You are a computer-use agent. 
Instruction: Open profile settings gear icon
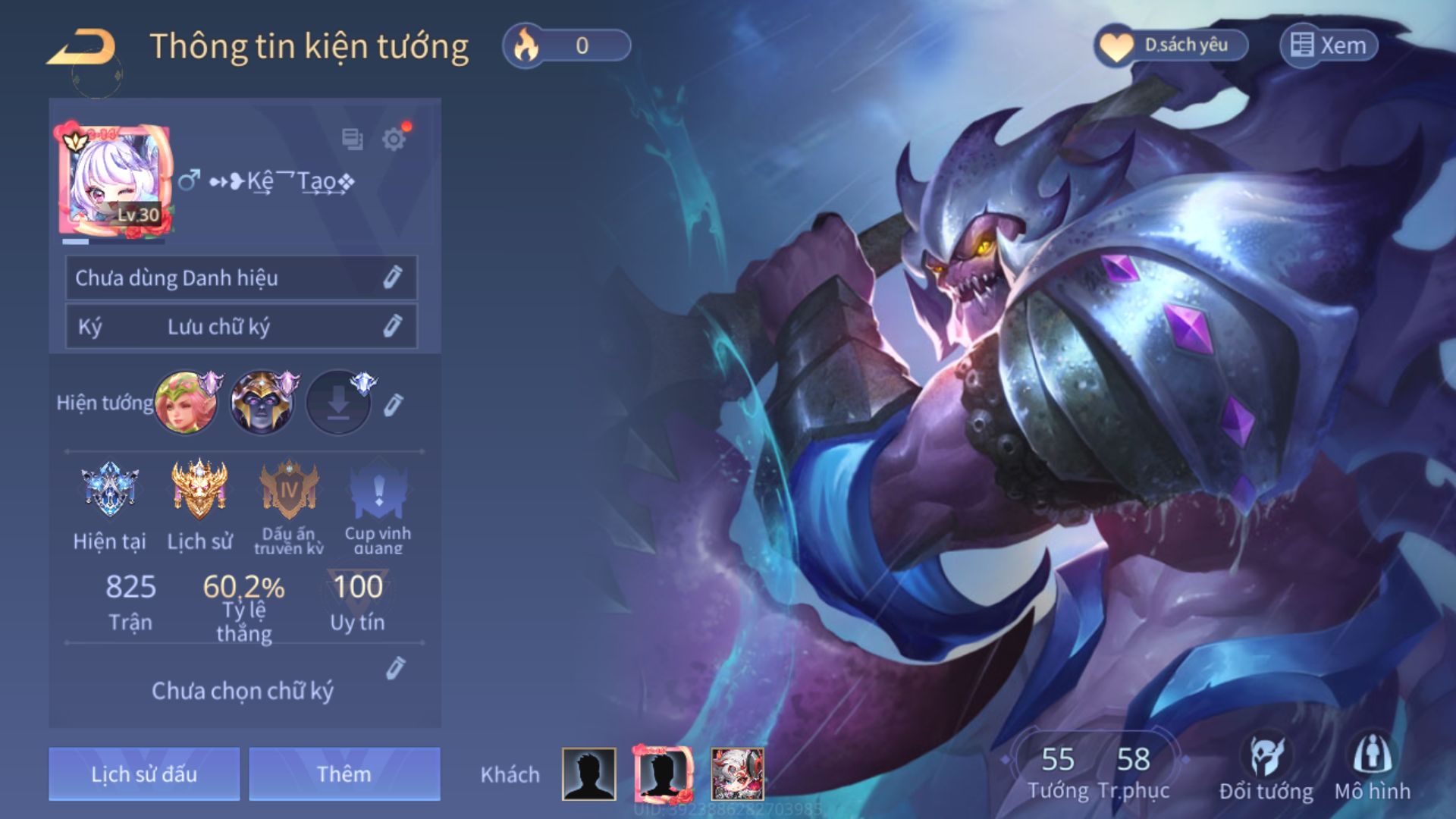(394, 140)
